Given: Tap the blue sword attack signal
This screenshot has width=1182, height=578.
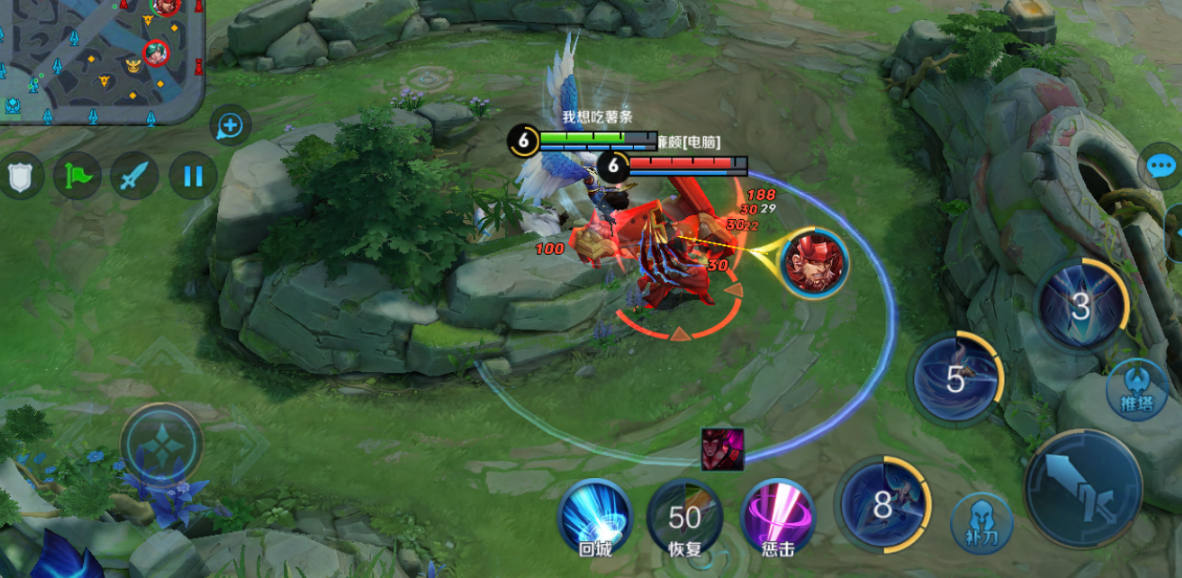Looking at the screenshot, I should point(134,177).
